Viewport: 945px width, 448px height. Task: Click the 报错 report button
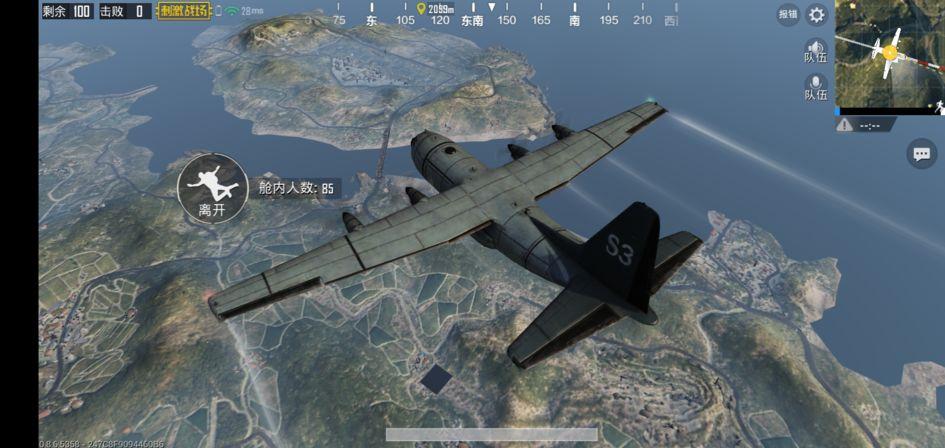pos(788,15)
